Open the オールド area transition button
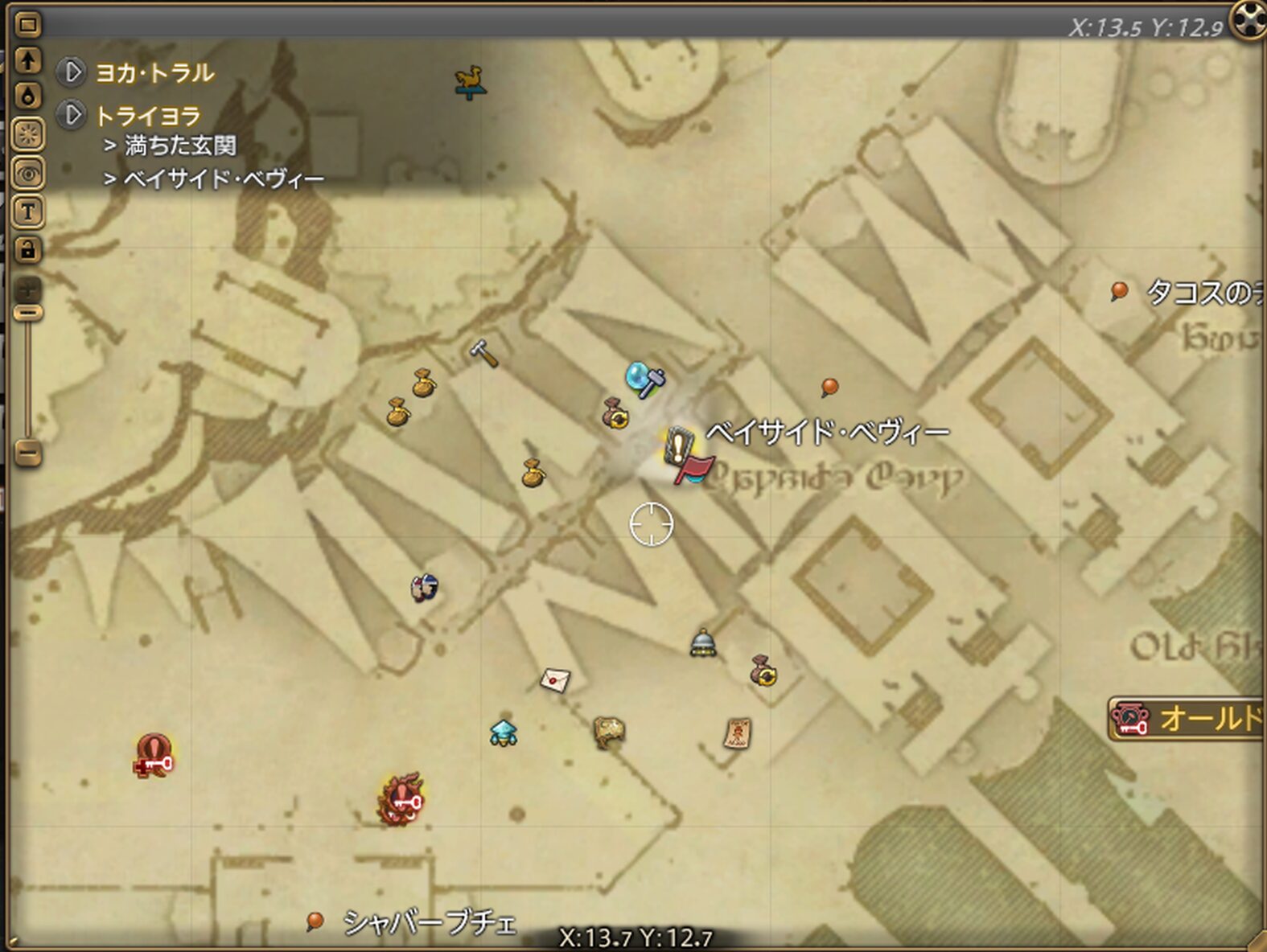The height and width of the screenshot is (952, 1267). click(1186, 718)
